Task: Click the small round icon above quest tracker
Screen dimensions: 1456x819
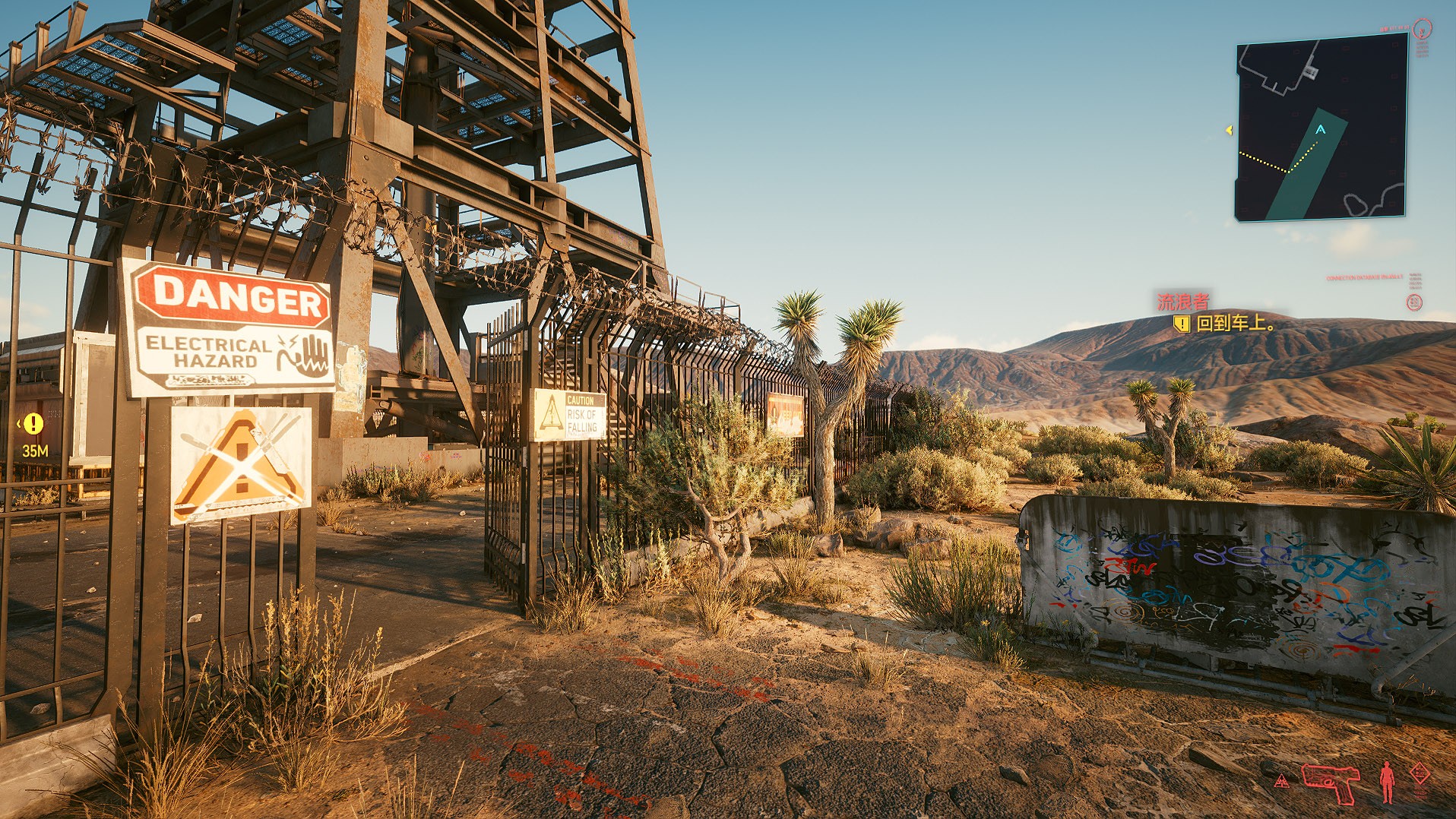Action: [1414, 302]
